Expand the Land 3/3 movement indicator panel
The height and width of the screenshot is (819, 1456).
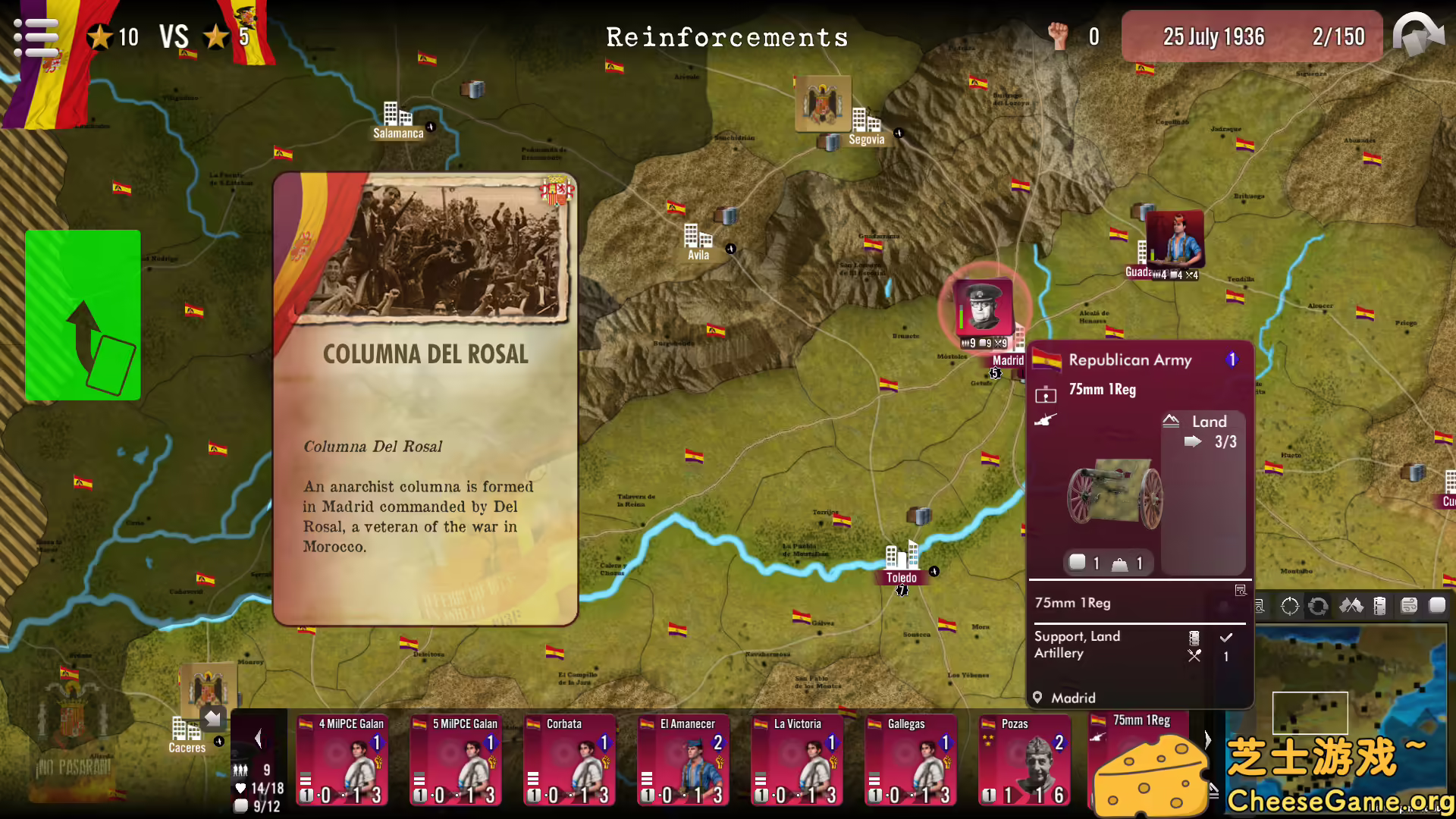click(1204, 431)
